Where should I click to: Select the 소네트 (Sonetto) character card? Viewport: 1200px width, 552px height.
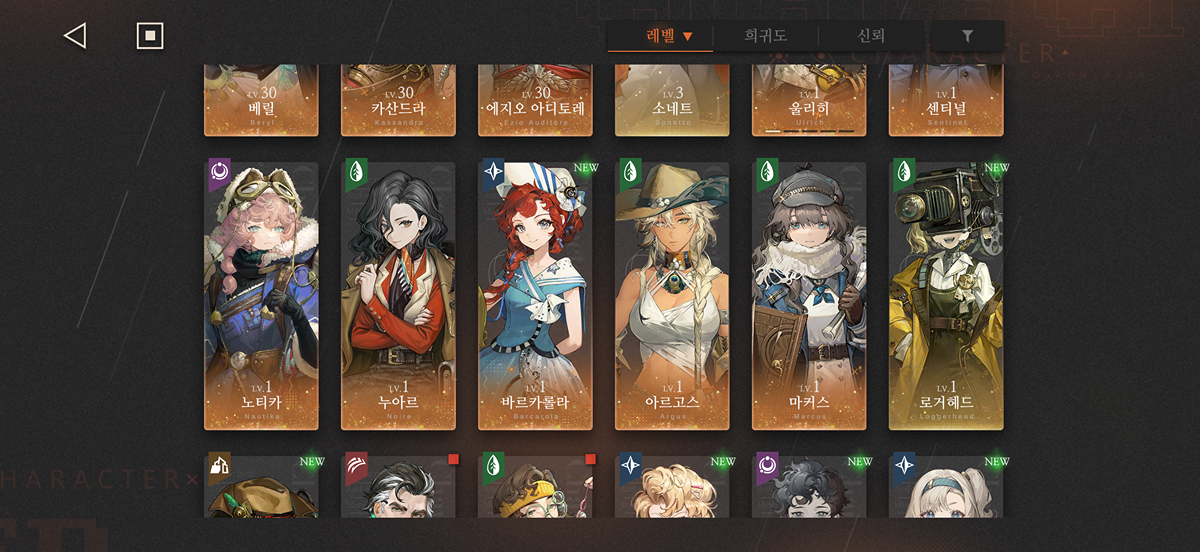coord(672,100)
